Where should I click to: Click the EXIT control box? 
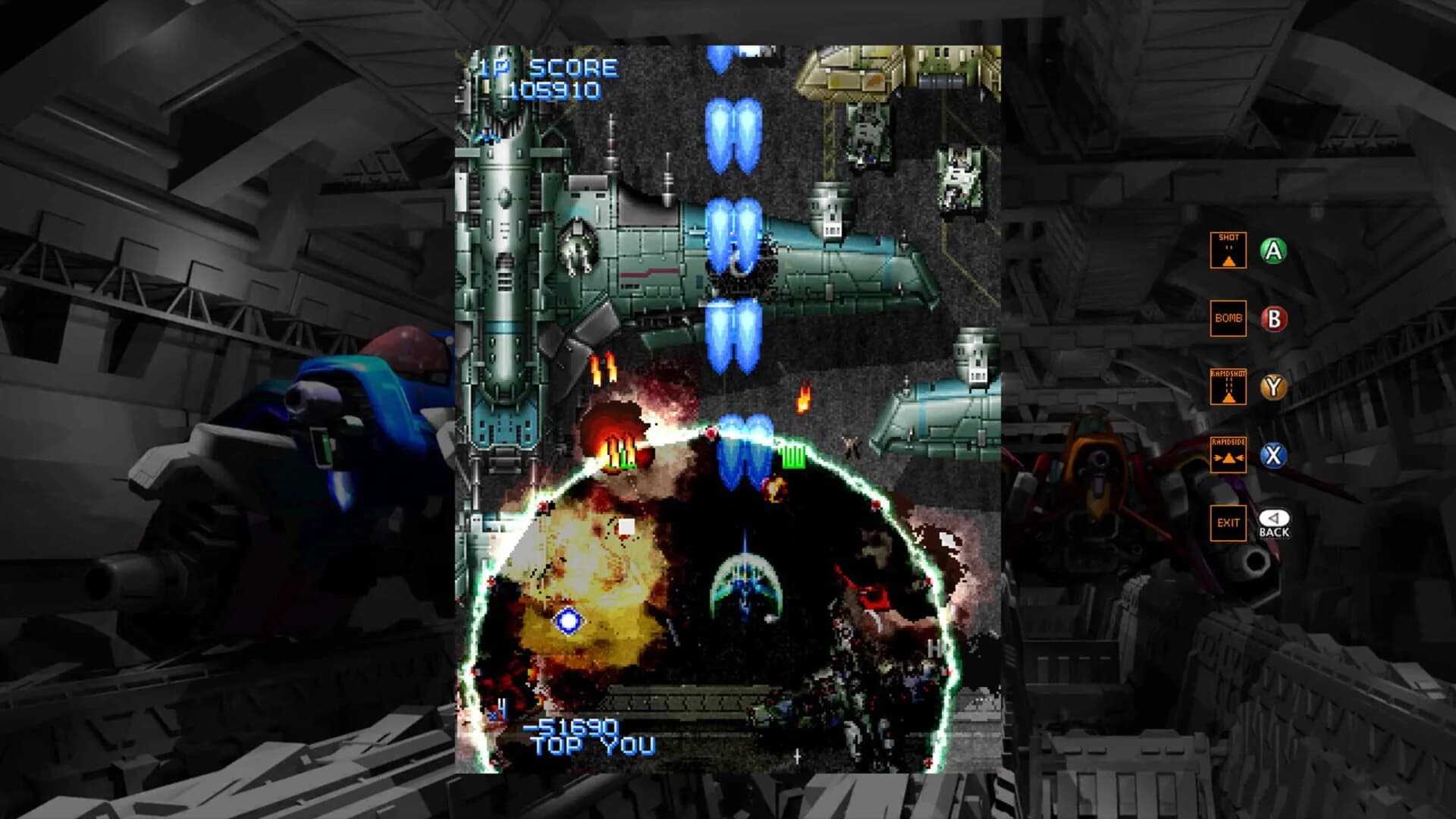click(x=1228, y=523)
